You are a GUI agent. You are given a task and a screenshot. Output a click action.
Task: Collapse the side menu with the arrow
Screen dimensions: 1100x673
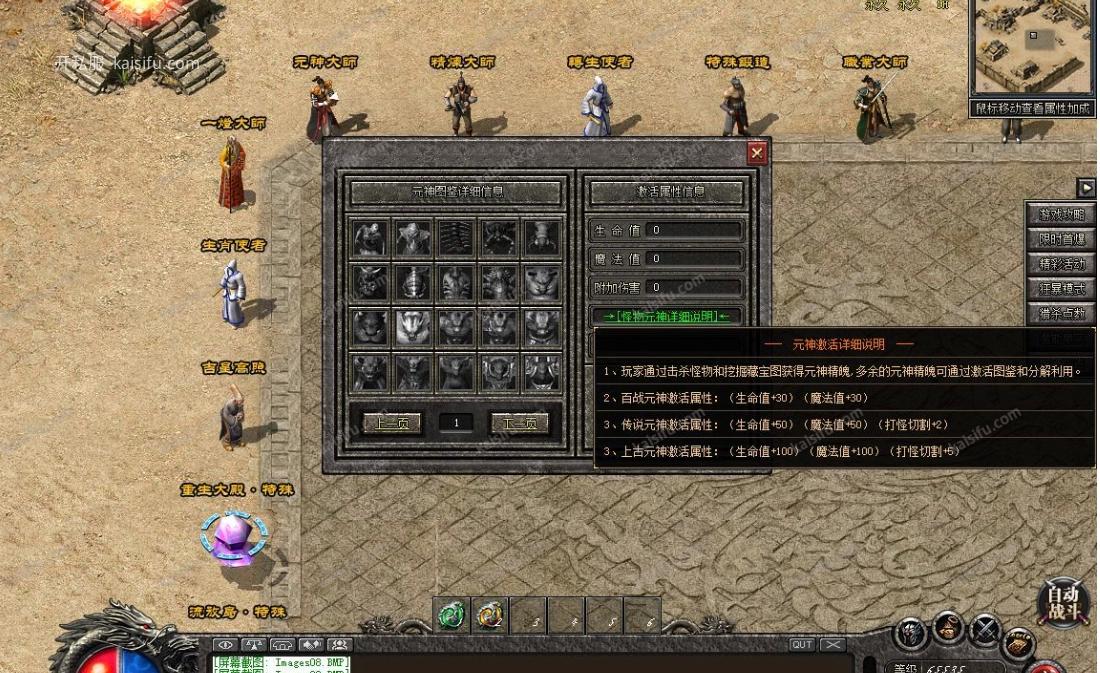pyautogui.click(x=1086, y=188)
